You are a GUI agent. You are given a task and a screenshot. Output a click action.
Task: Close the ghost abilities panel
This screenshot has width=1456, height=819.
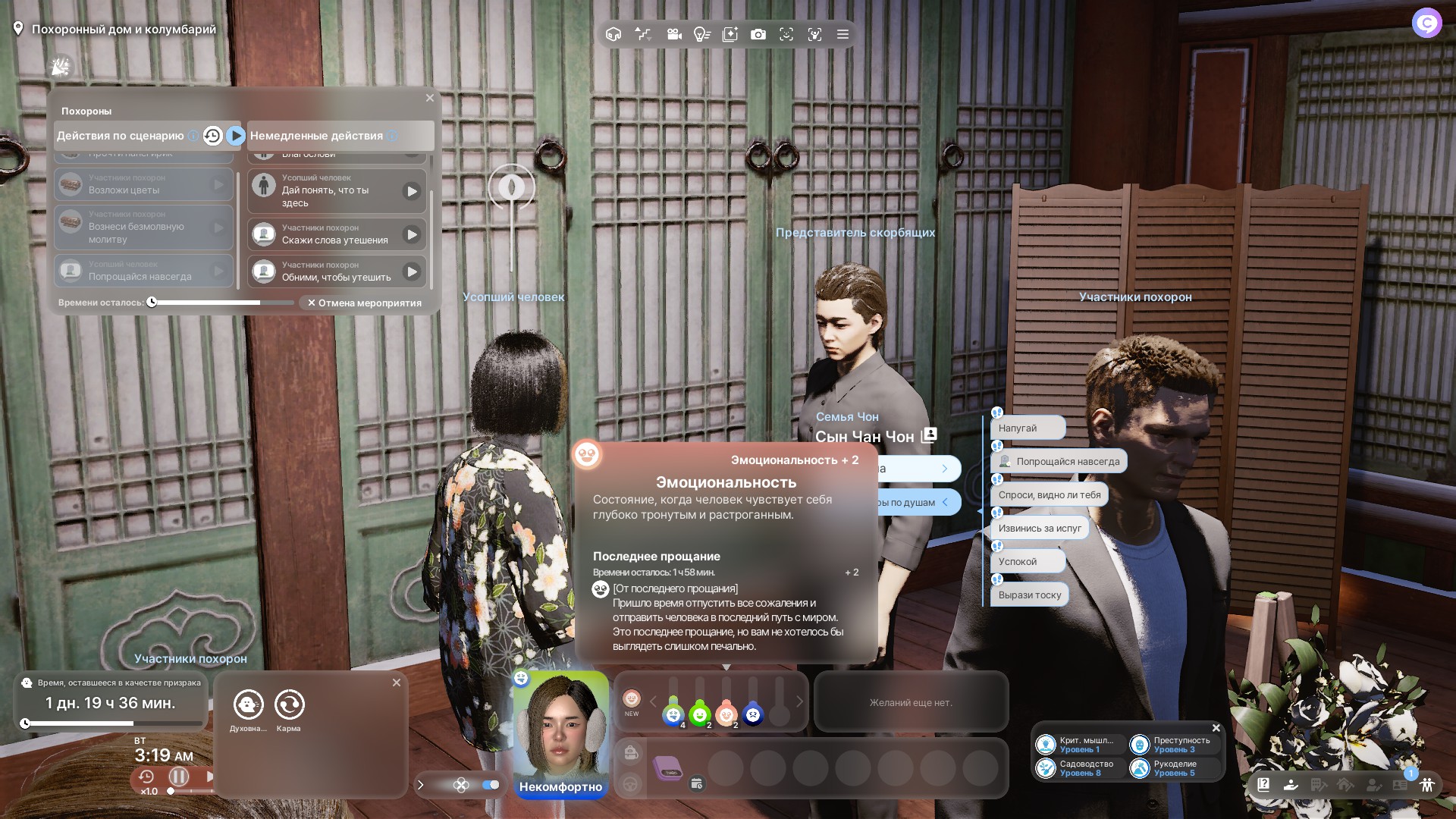(x=397, y=682)
